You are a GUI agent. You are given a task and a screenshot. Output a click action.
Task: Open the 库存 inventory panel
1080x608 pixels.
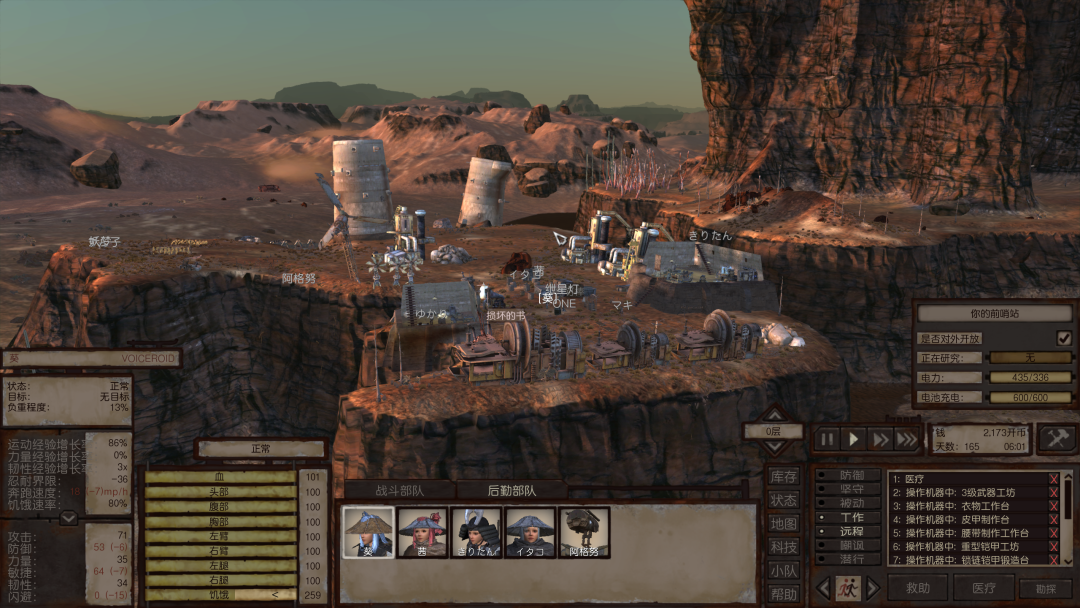[x=784, y=477]
